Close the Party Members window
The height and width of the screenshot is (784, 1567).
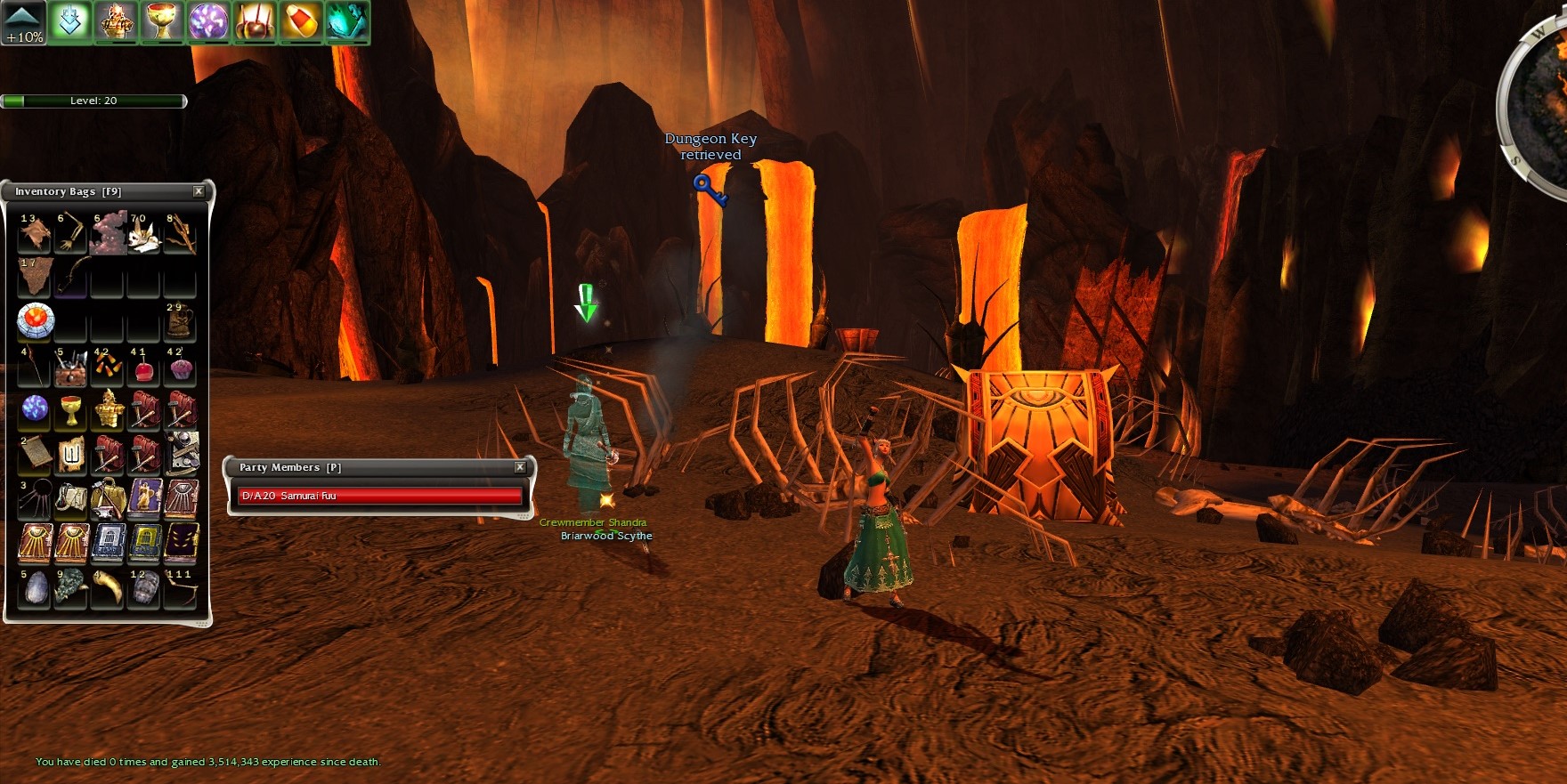coord(520,467)
